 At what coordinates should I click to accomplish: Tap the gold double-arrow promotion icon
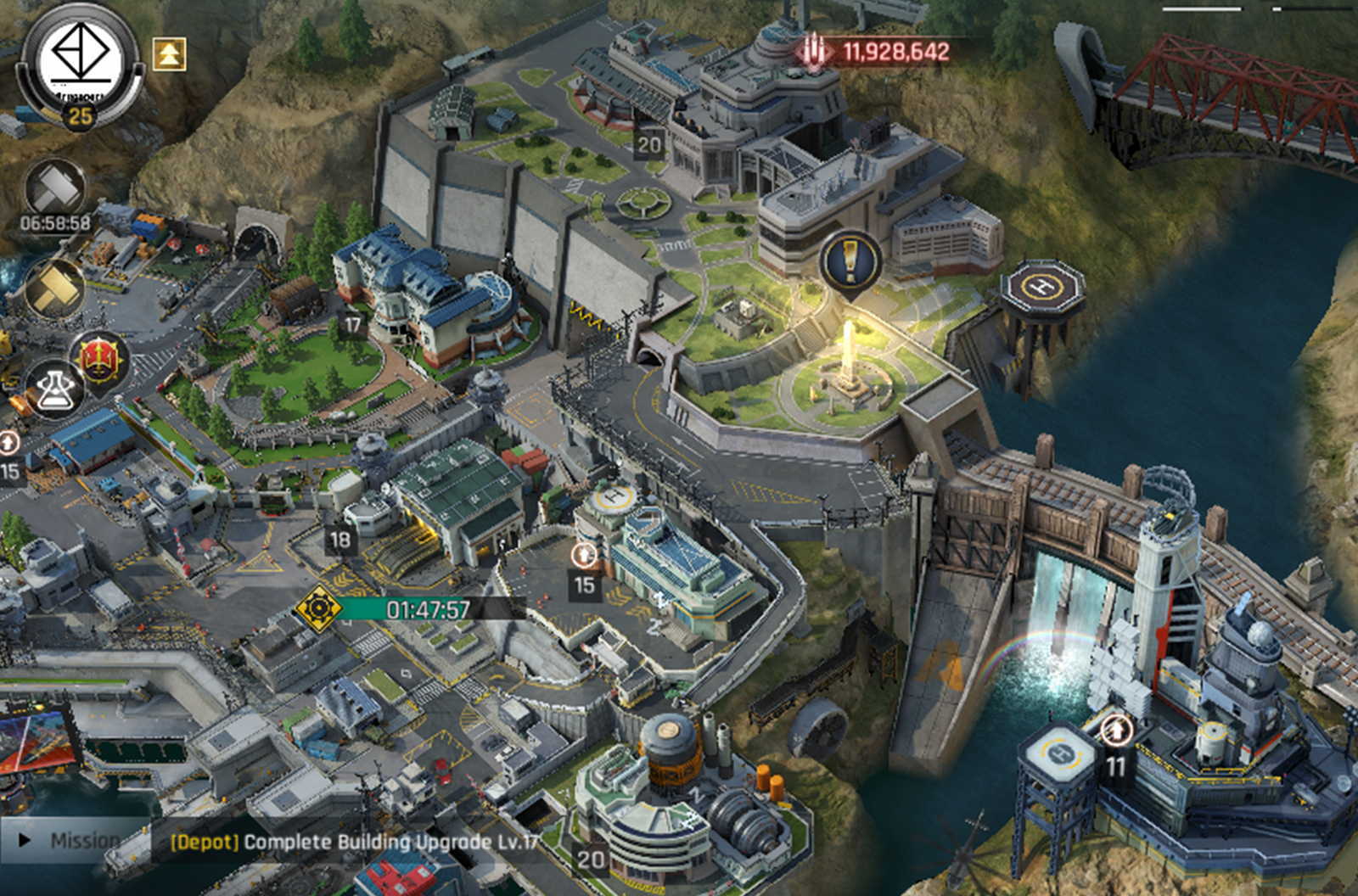(169, 54)
